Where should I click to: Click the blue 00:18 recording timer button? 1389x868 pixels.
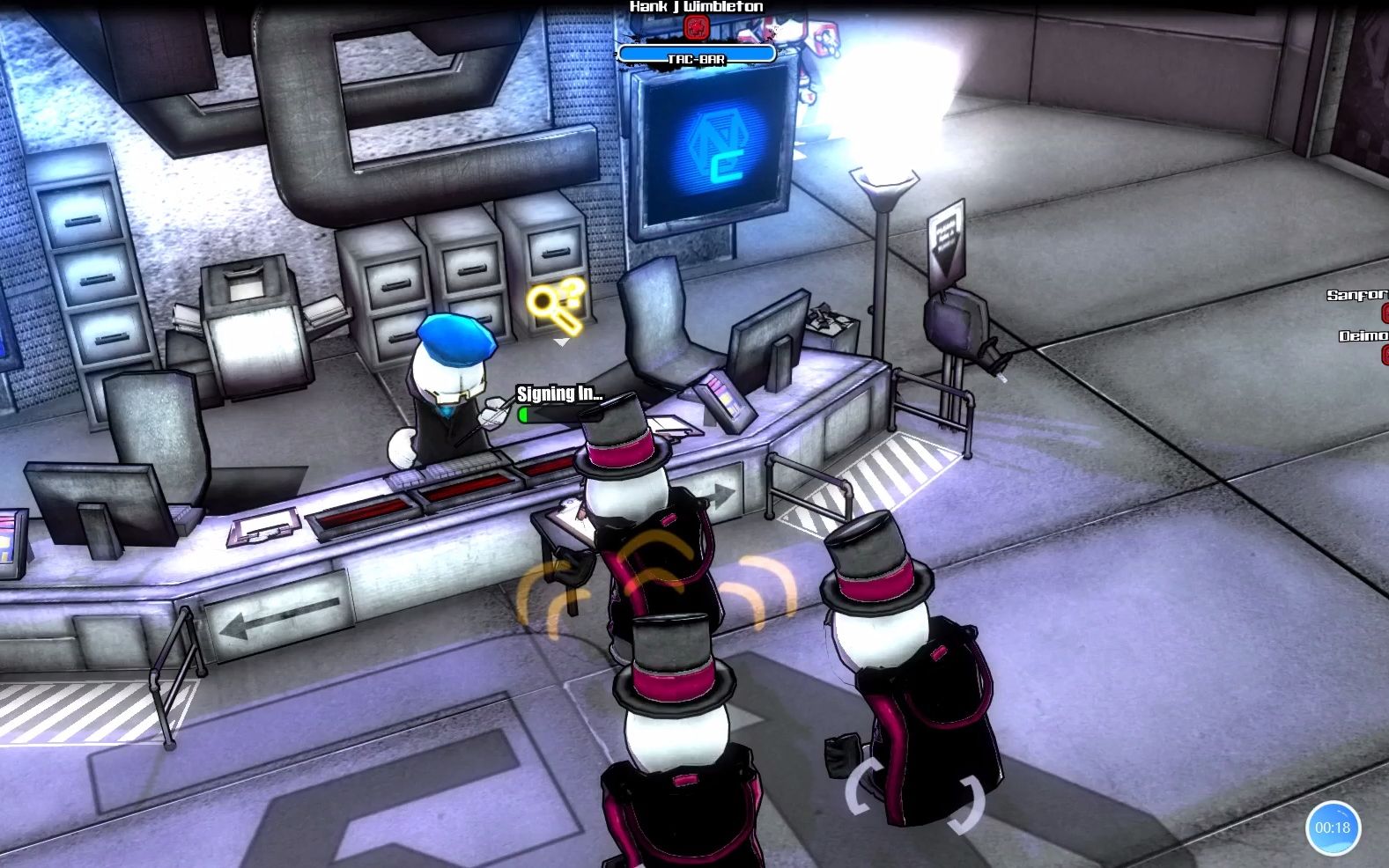[x=1332, y=828]
